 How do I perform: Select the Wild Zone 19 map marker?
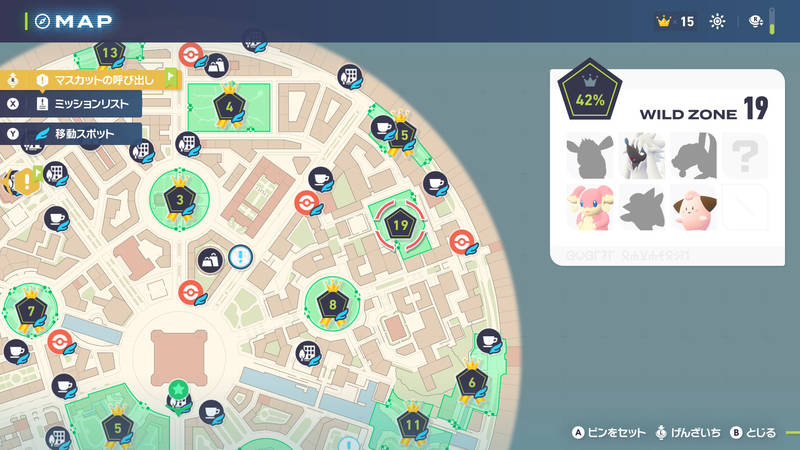pos(402,222)
